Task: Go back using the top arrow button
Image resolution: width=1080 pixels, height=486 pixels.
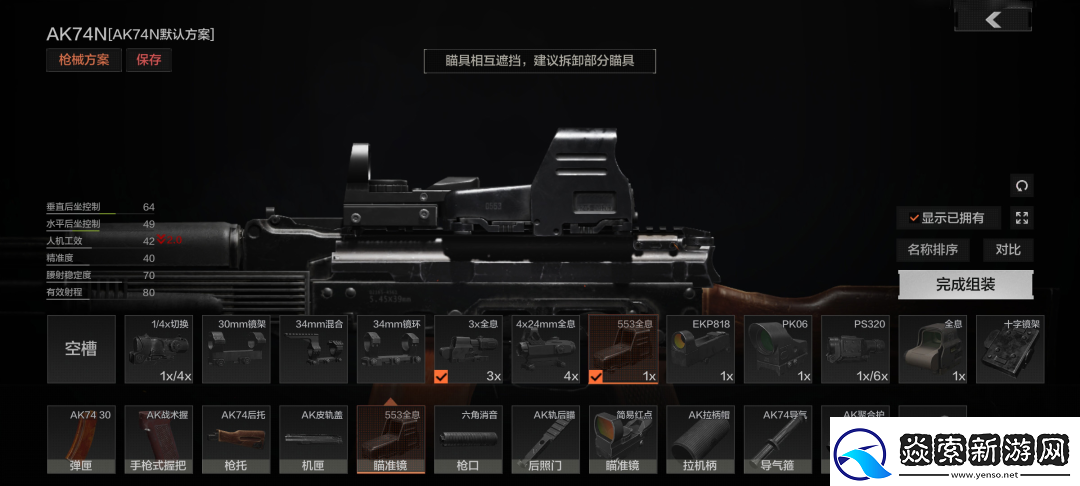Action: coord(993,18)
